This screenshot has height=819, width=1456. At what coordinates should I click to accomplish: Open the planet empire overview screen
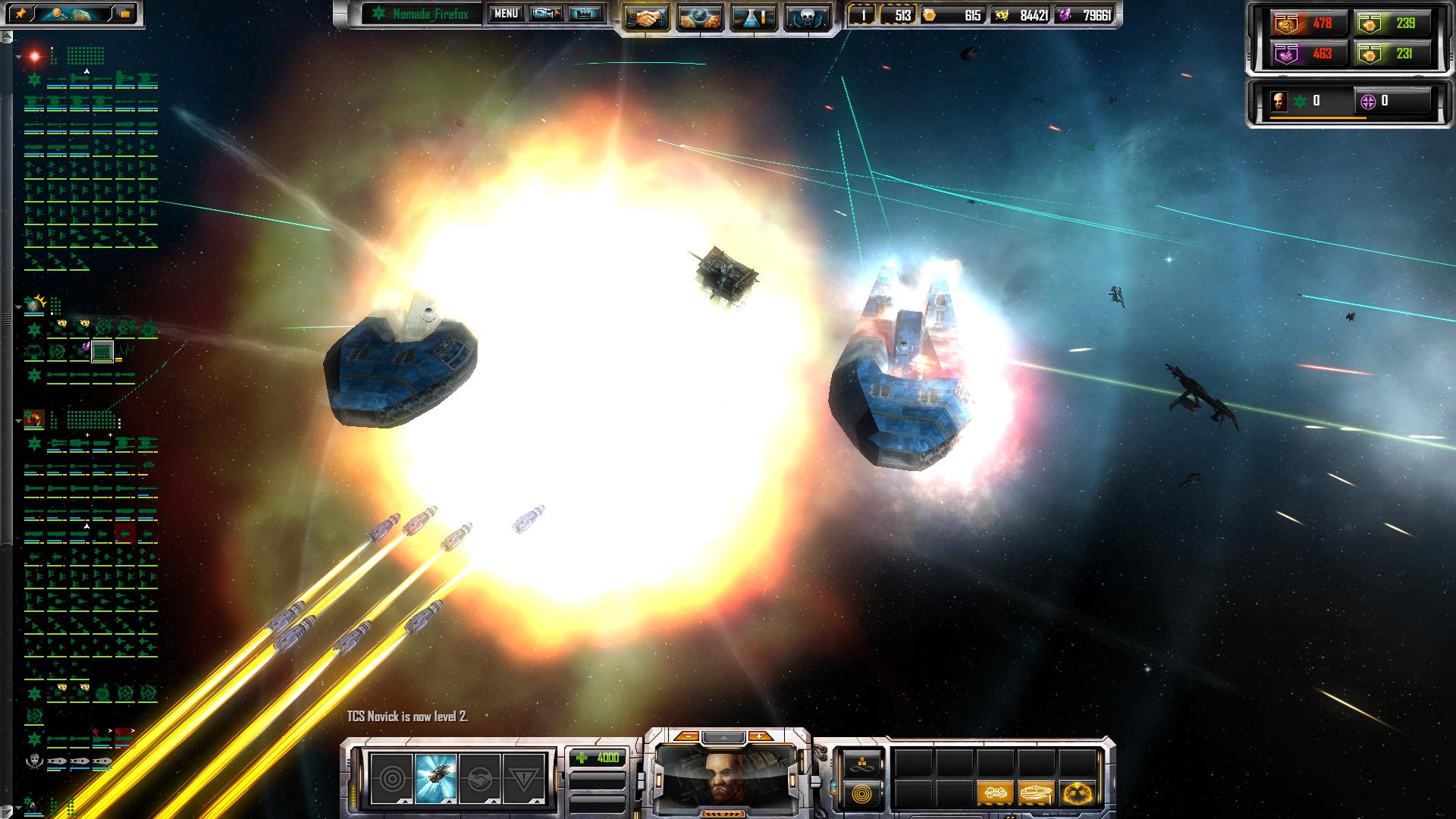700,17
